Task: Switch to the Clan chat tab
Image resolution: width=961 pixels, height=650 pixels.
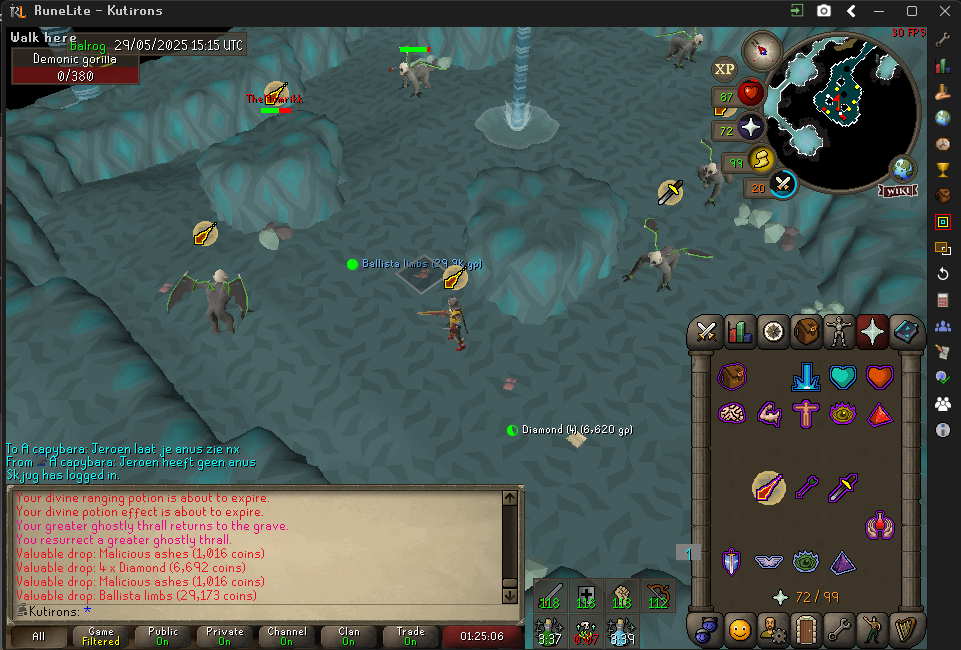Action: click(x=348, y=636)
